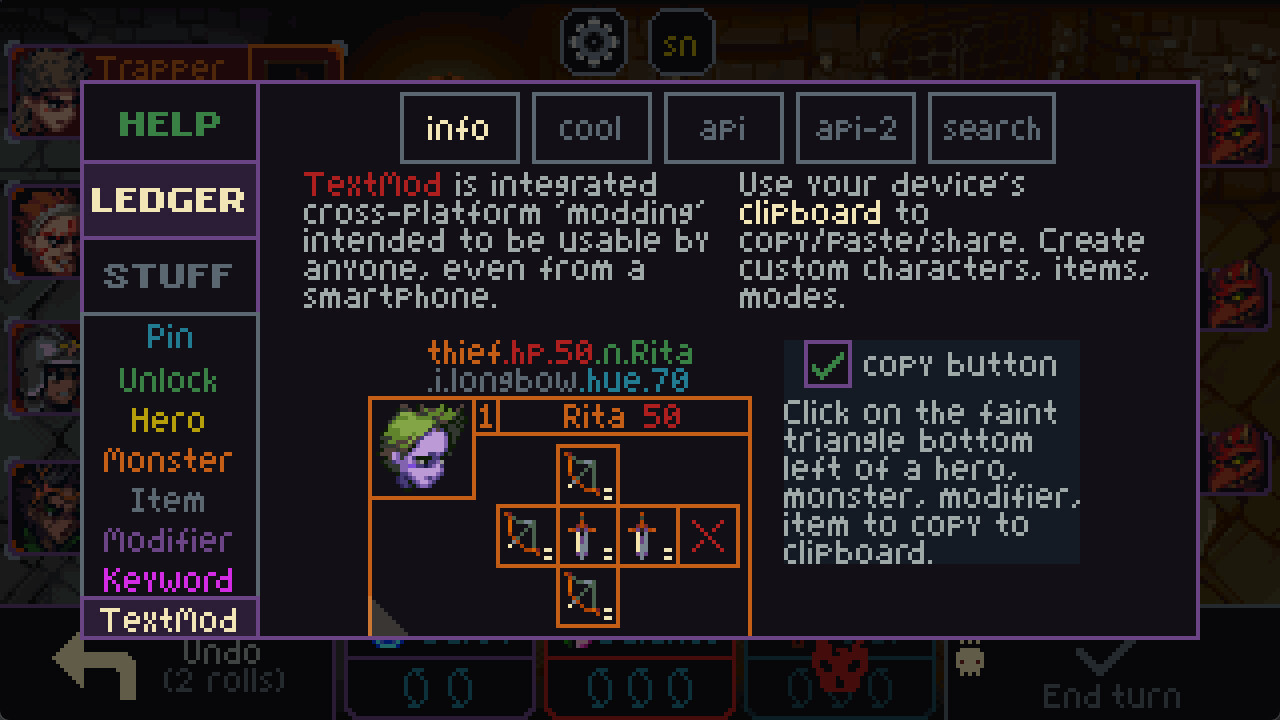
Task: Open the search tab
Action: pos(991,127)
